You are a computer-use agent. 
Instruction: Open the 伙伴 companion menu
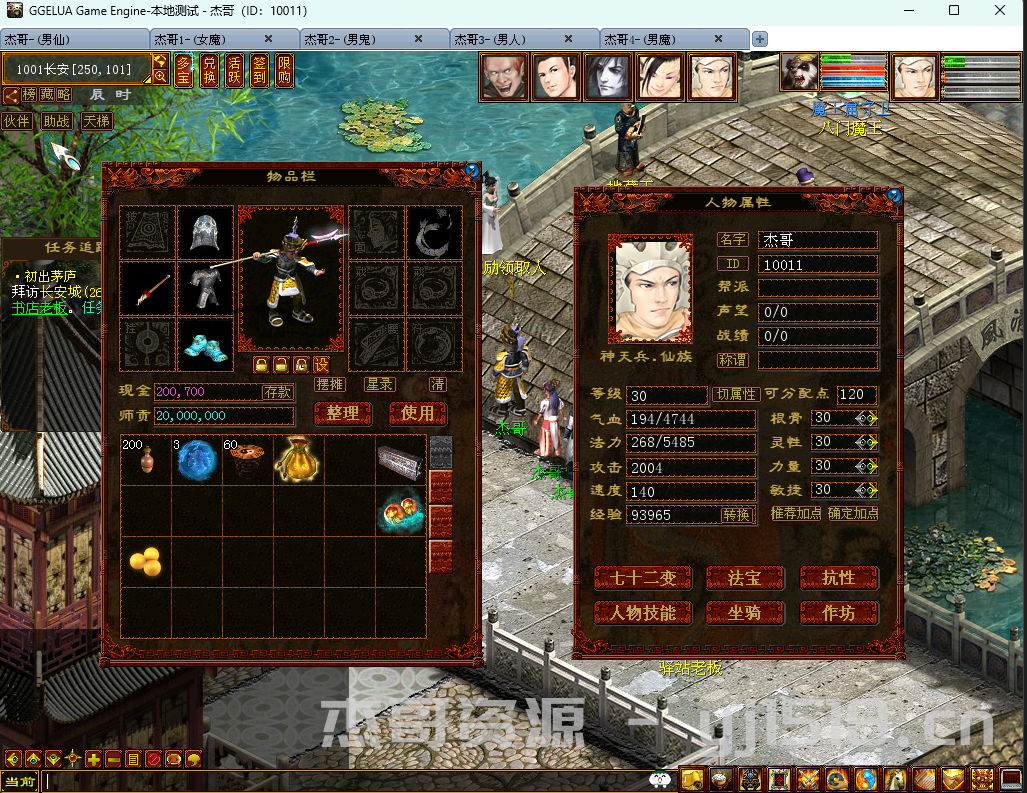tap(16, 121)
